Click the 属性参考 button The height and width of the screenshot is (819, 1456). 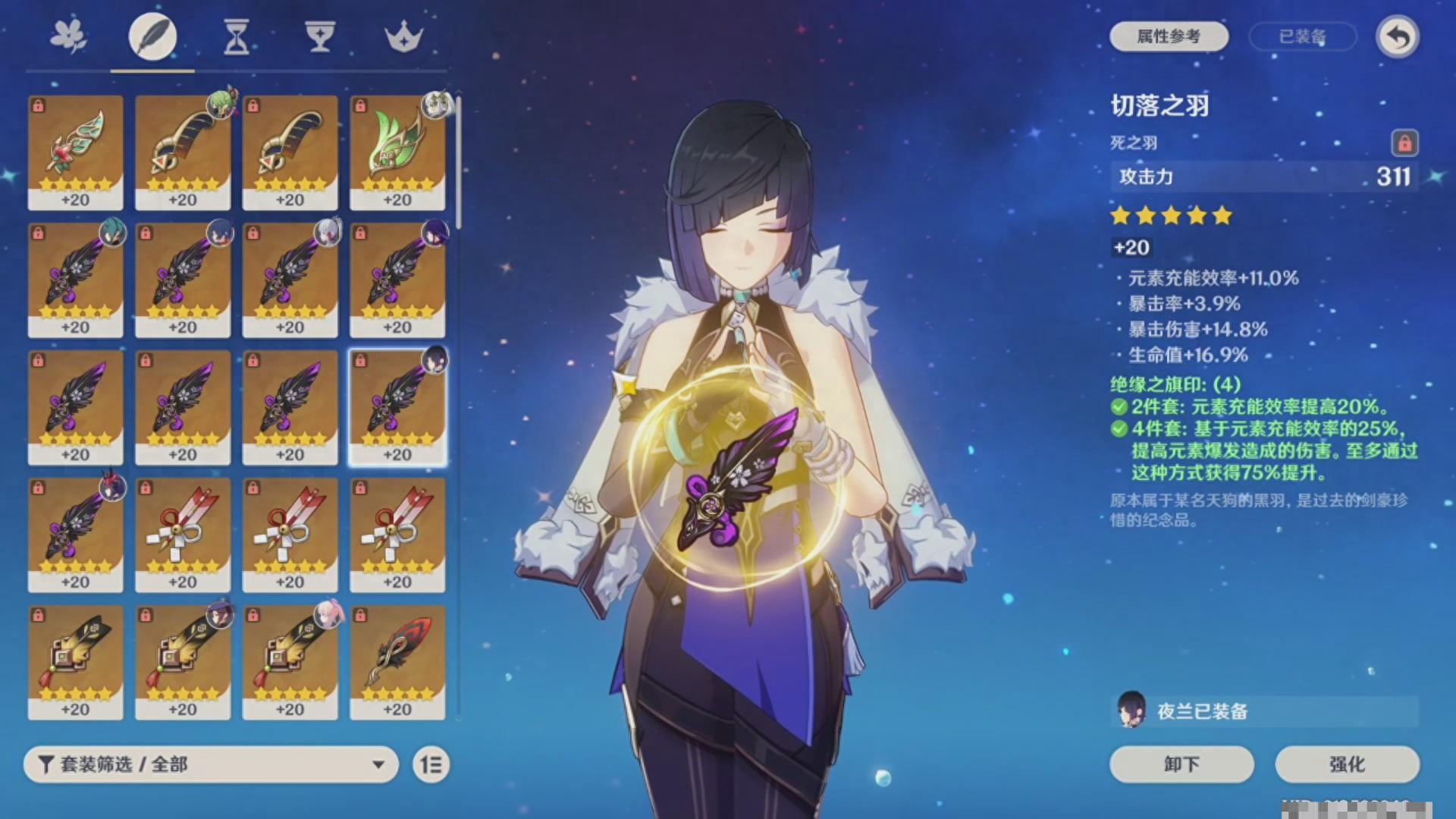[1169, 36]
